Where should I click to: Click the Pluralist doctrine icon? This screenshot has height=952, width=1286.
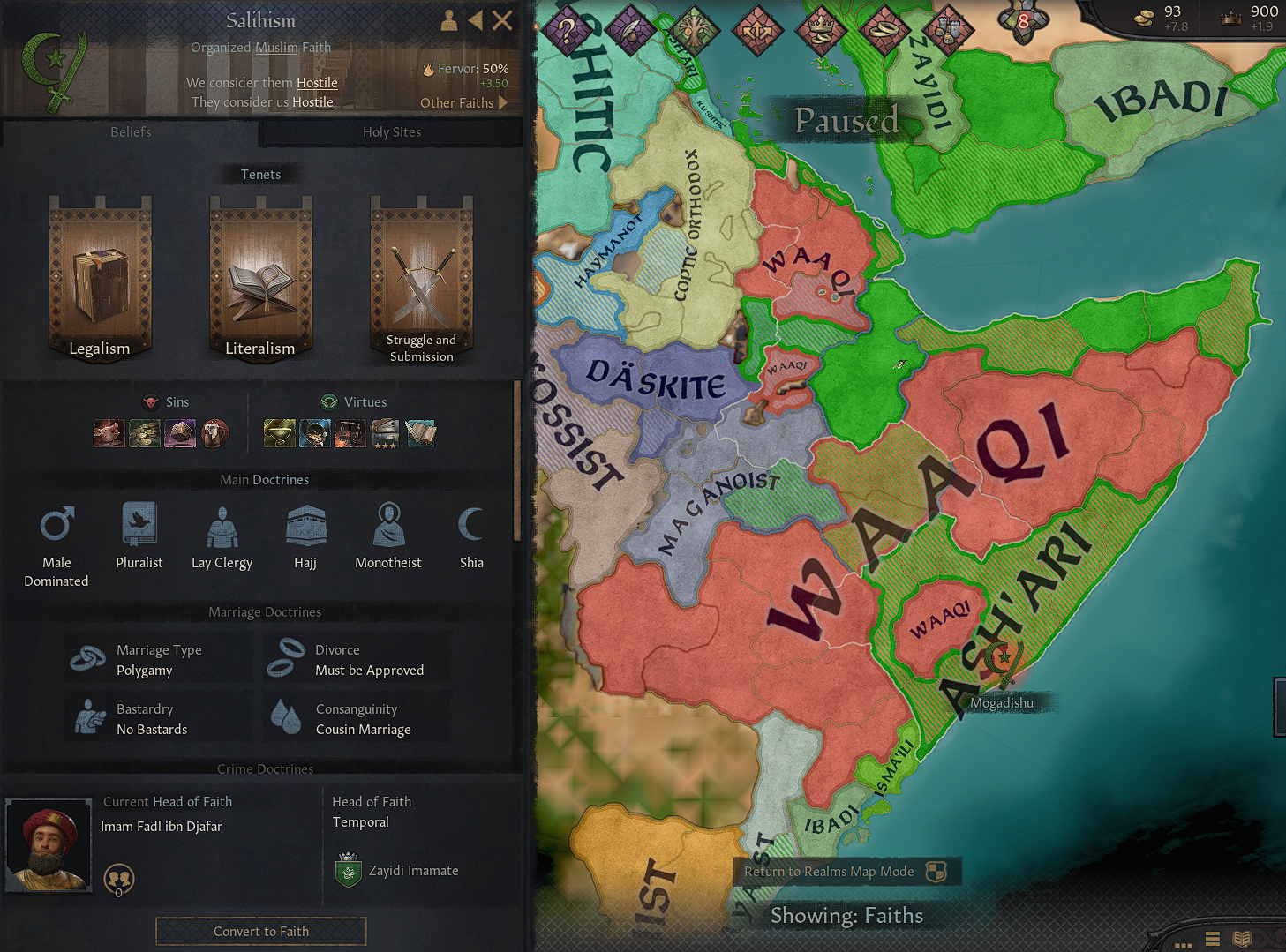[139, 523]
